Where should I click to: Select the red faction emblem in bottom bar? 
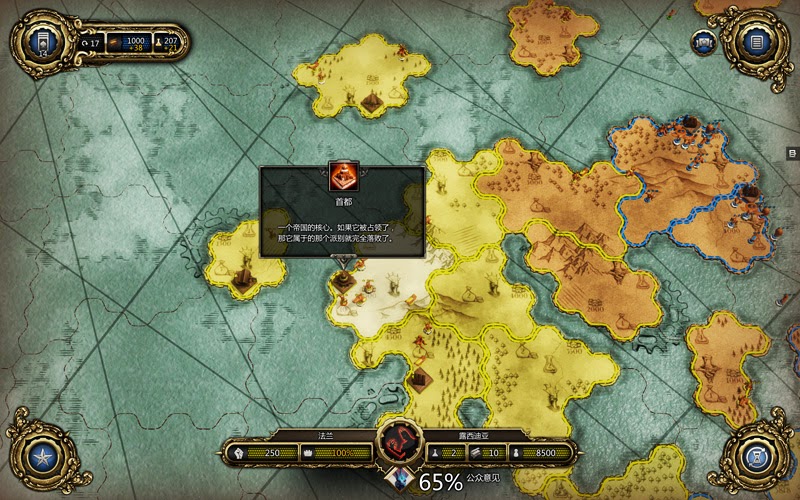point(399,443)
